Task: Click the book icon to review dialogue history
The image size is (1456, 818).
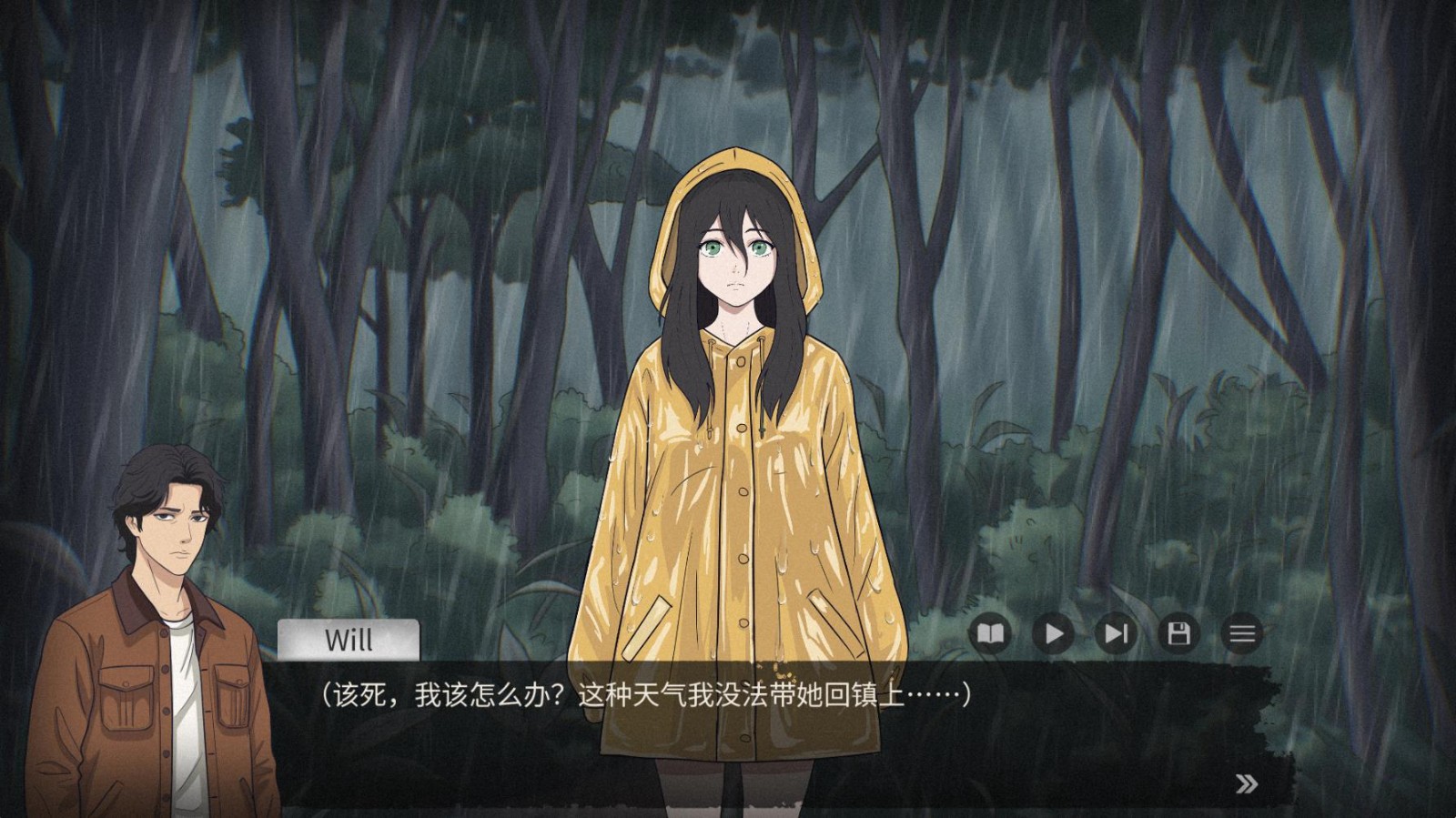Action: point(991,633)
